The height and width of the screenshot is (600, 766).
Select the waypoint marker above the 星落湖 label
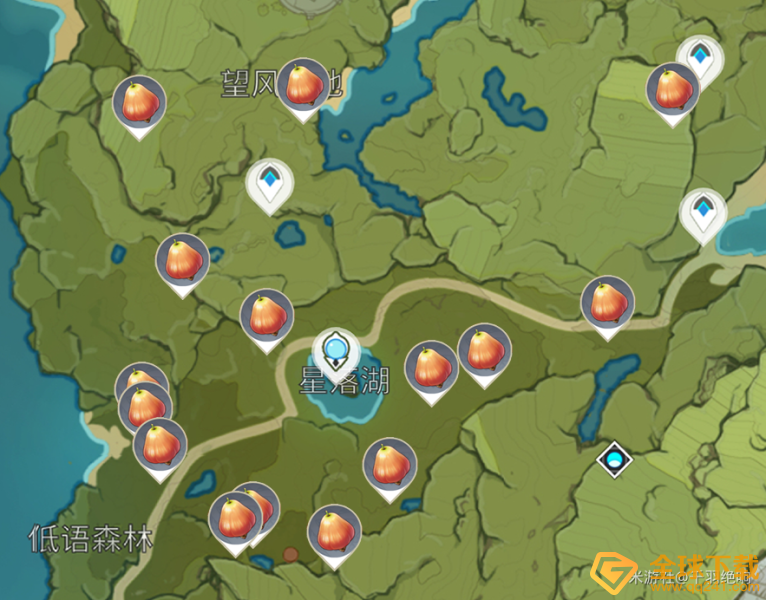pos(336,351)
